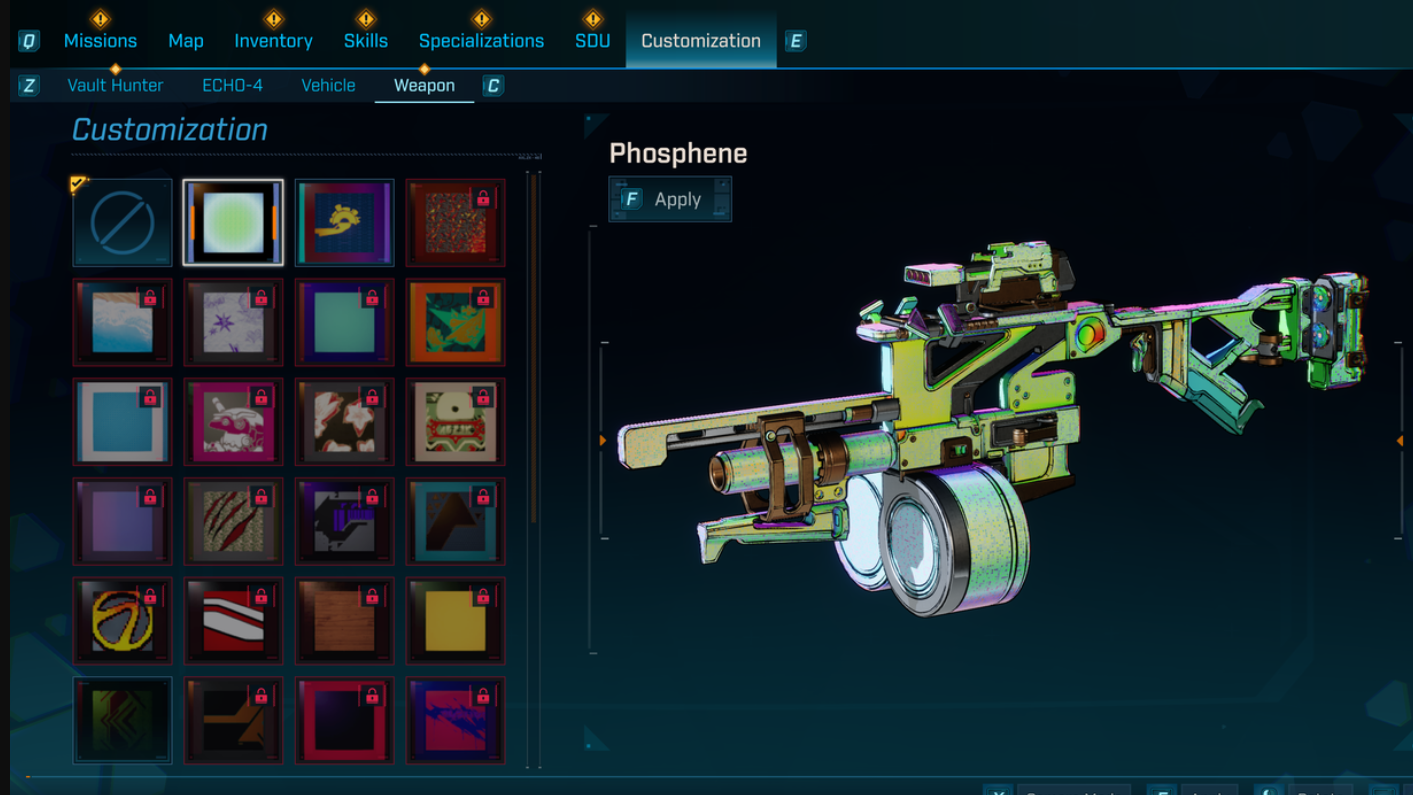Select the no-skin default slot
This screenshot has height=795, width=1413.
coord(122,223)
